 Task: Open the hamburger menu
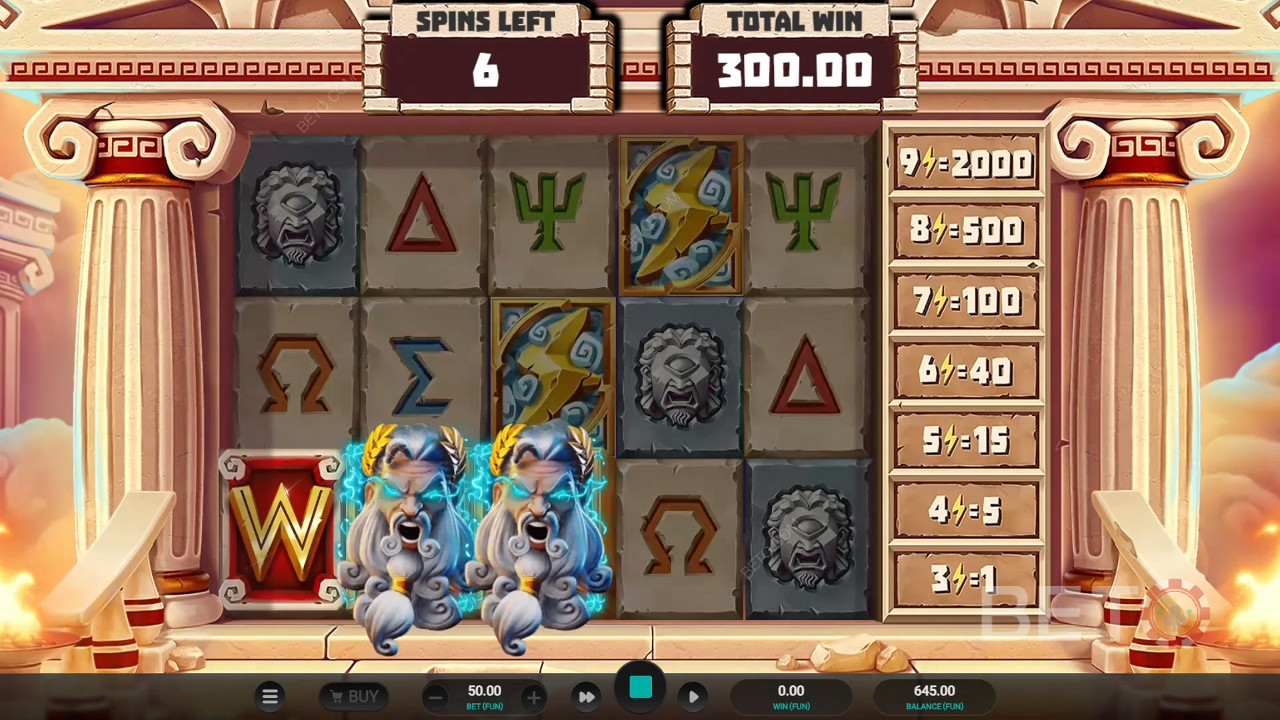[269, 696]
